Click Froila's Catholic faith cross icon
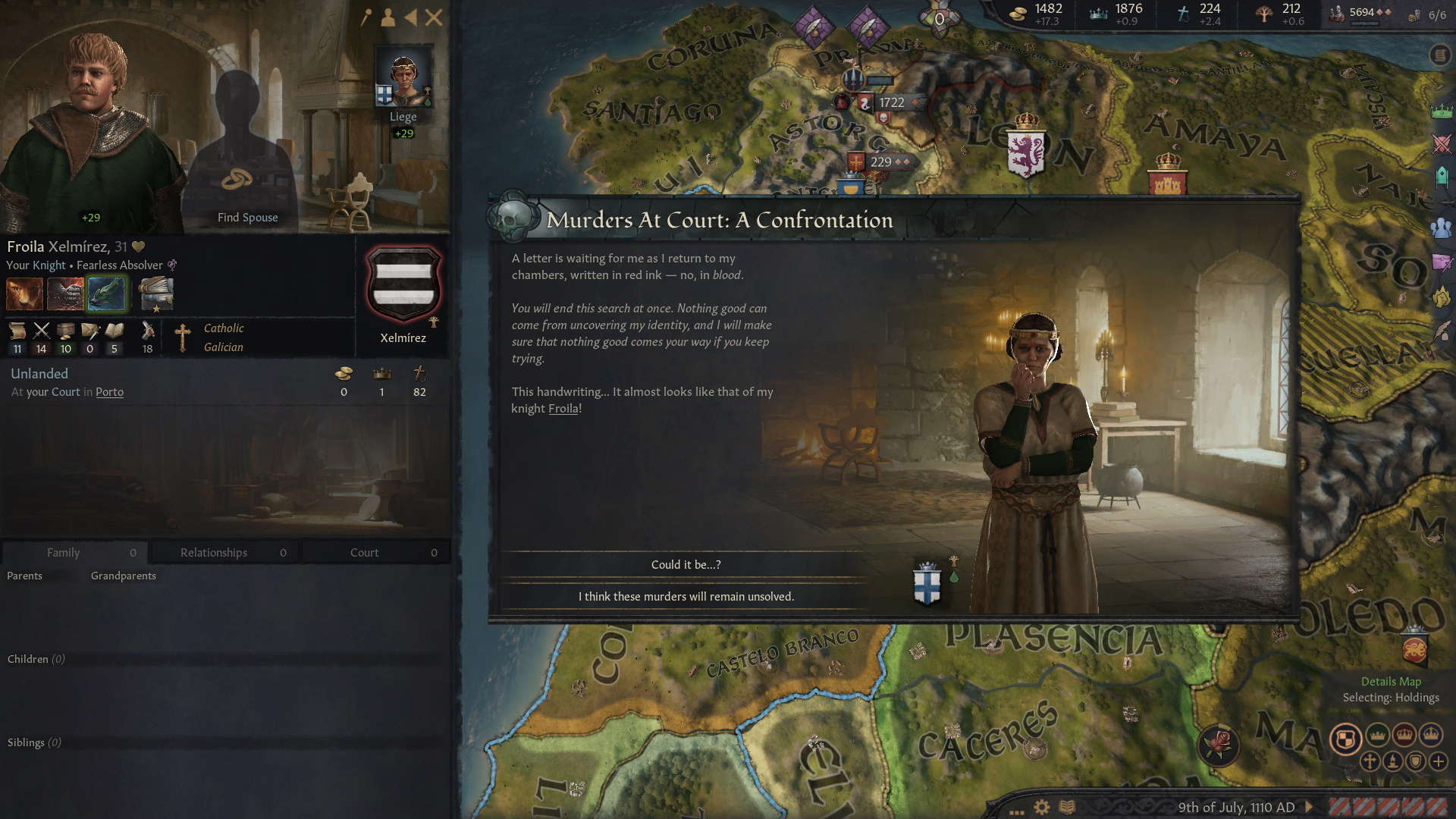This screenshot has height=819, width=1456. coord(182,337)
